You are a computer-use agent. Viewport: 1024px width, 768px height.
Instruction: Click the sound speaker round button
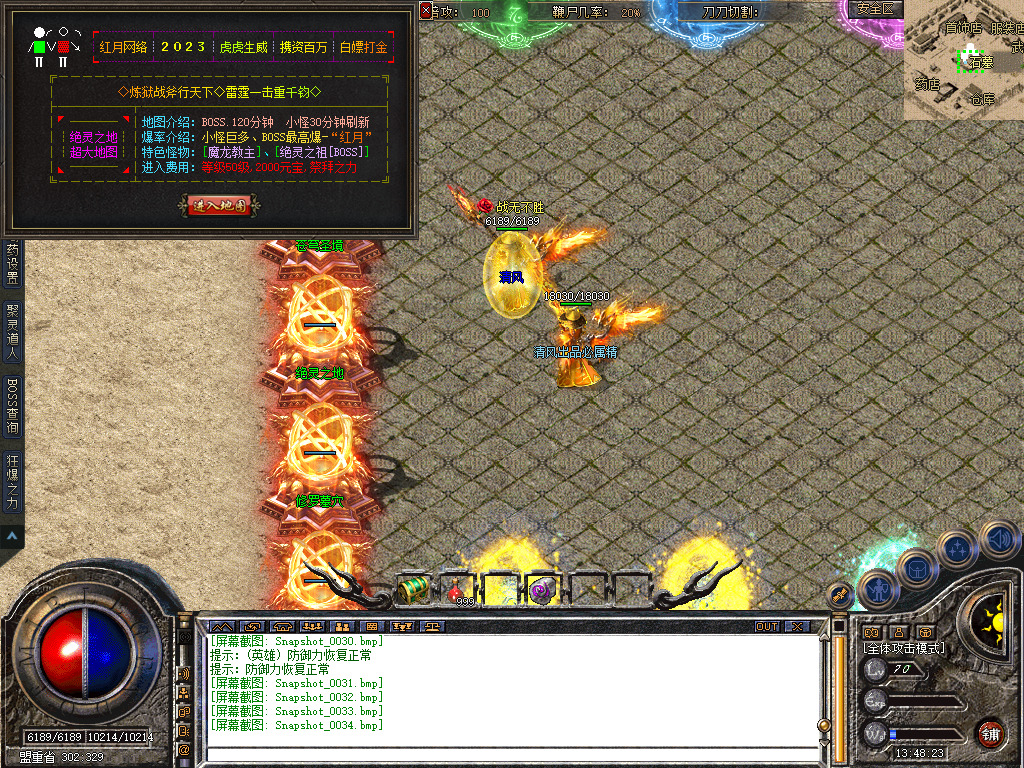tap(997, 541)
